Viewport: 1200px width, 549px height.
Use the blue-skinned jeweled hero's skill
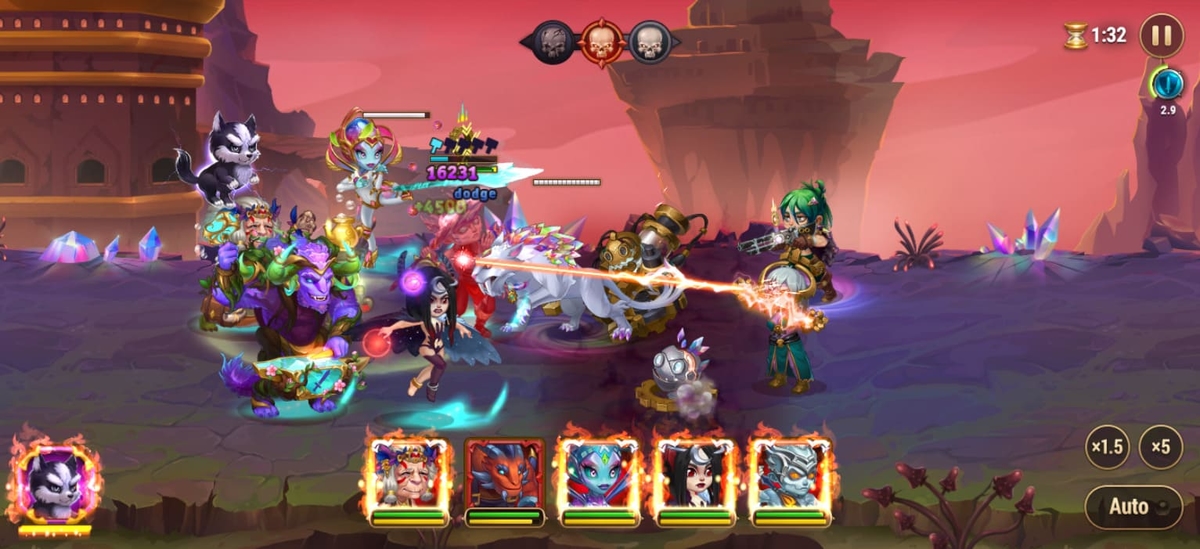click(x=599, y=475)
